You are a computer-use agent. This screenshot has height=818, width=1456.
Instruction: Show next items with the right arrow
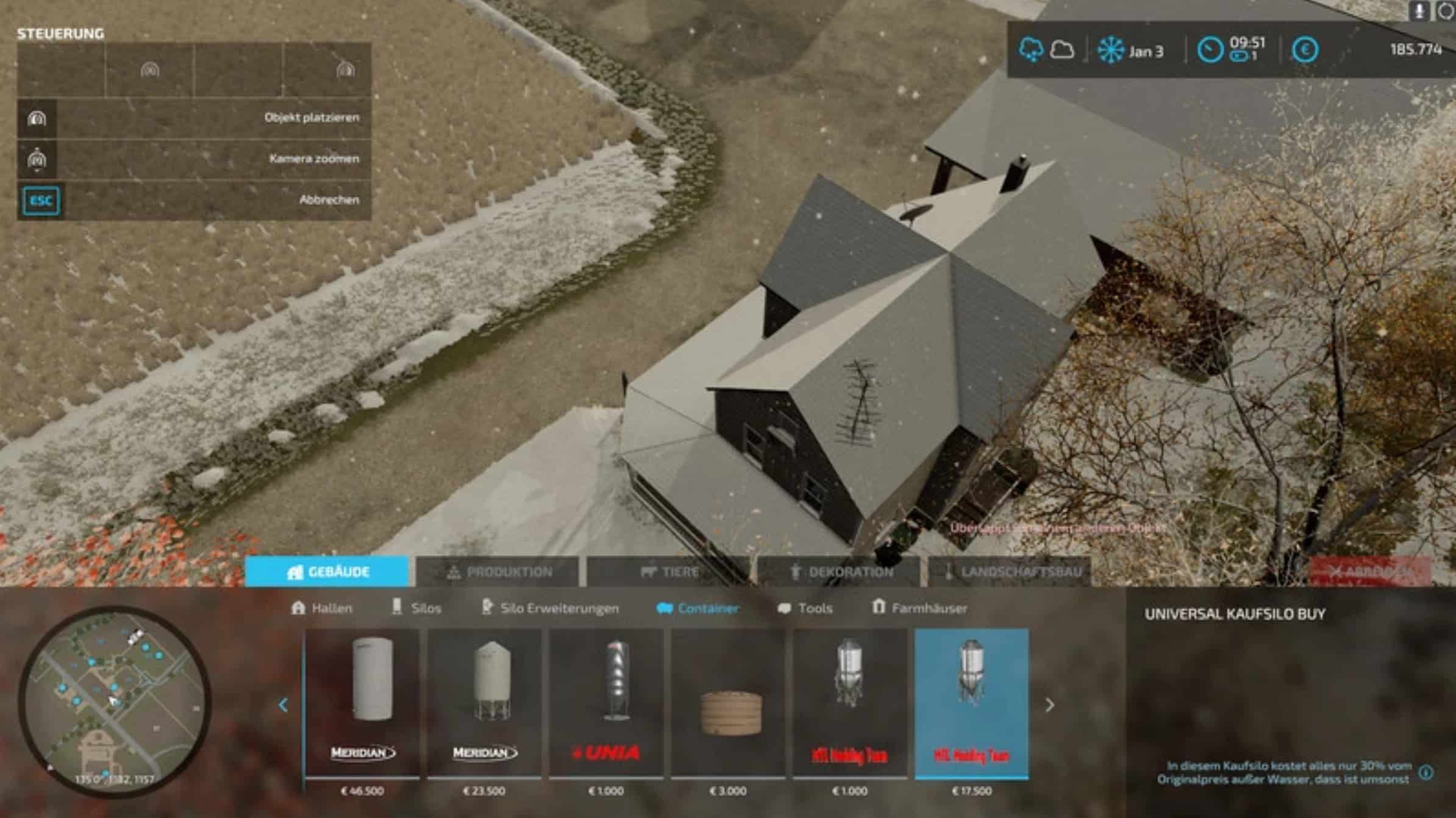(1049, 705)
